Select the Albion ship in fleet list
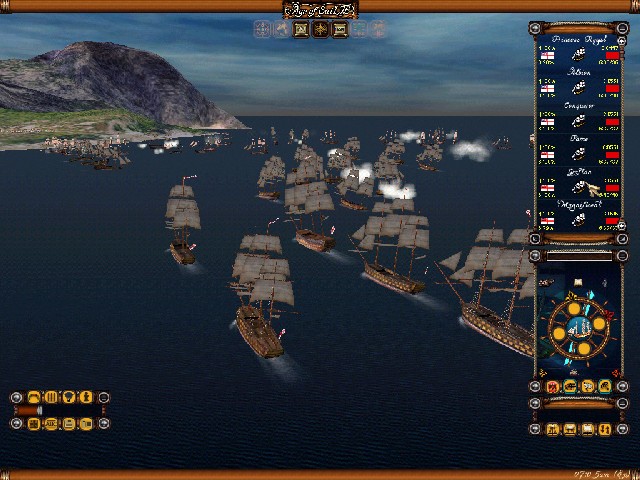 (x=579, y=88)
